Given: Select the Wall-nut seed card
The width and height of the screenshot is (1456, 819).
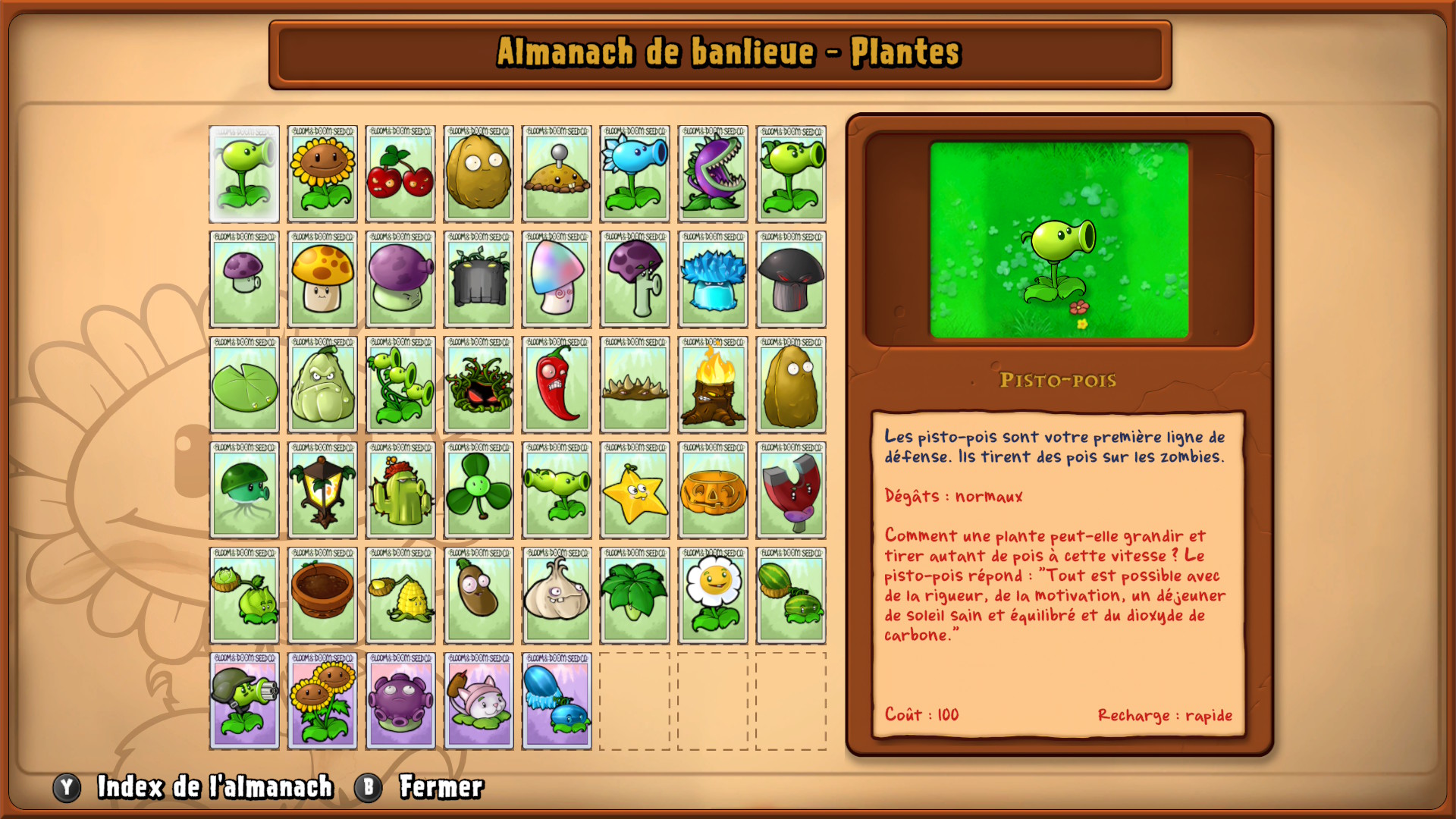Looking at the screenshot, I should click(479, 174).
